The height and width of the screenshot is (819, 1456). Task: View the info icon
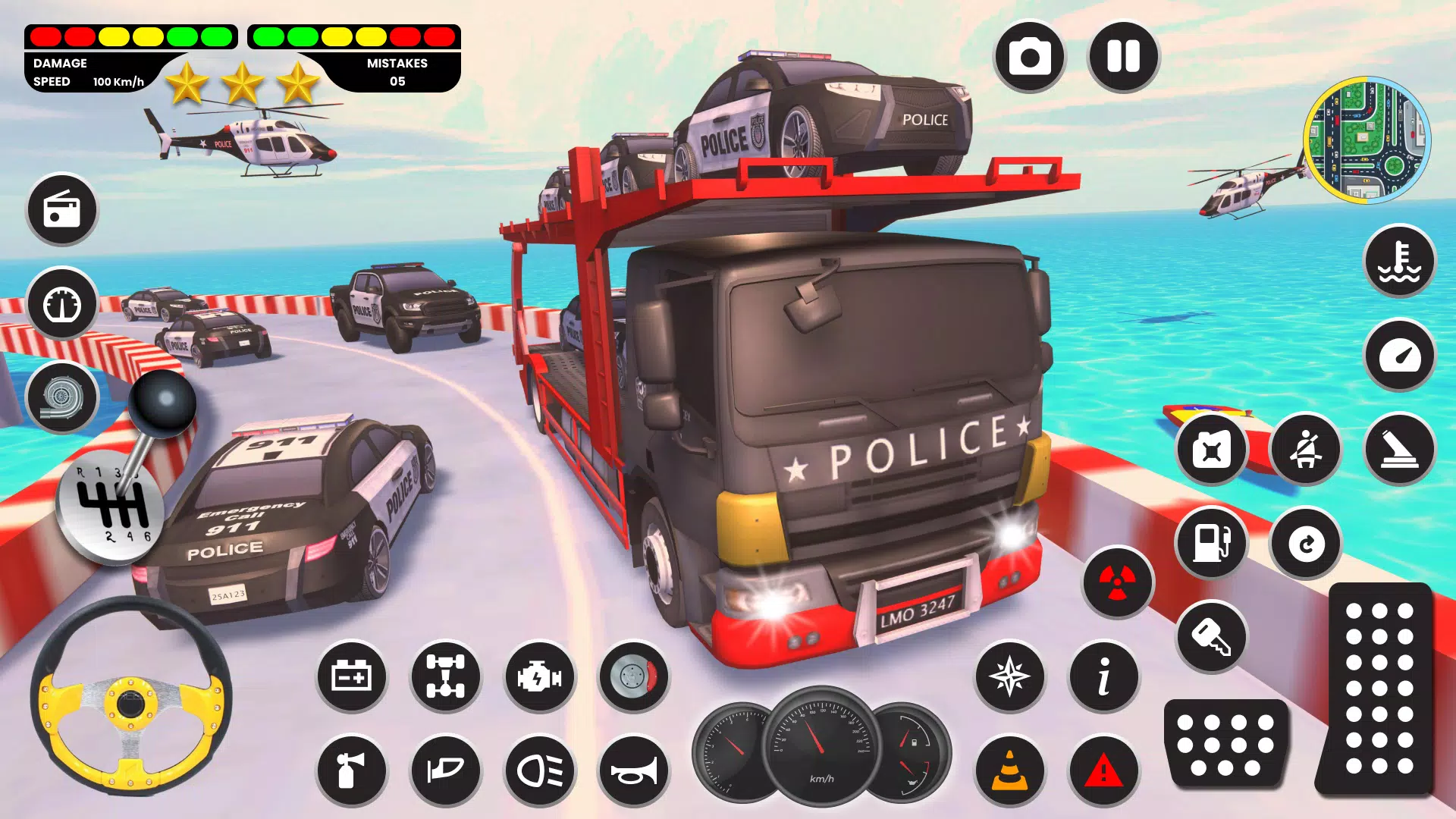1103,677
